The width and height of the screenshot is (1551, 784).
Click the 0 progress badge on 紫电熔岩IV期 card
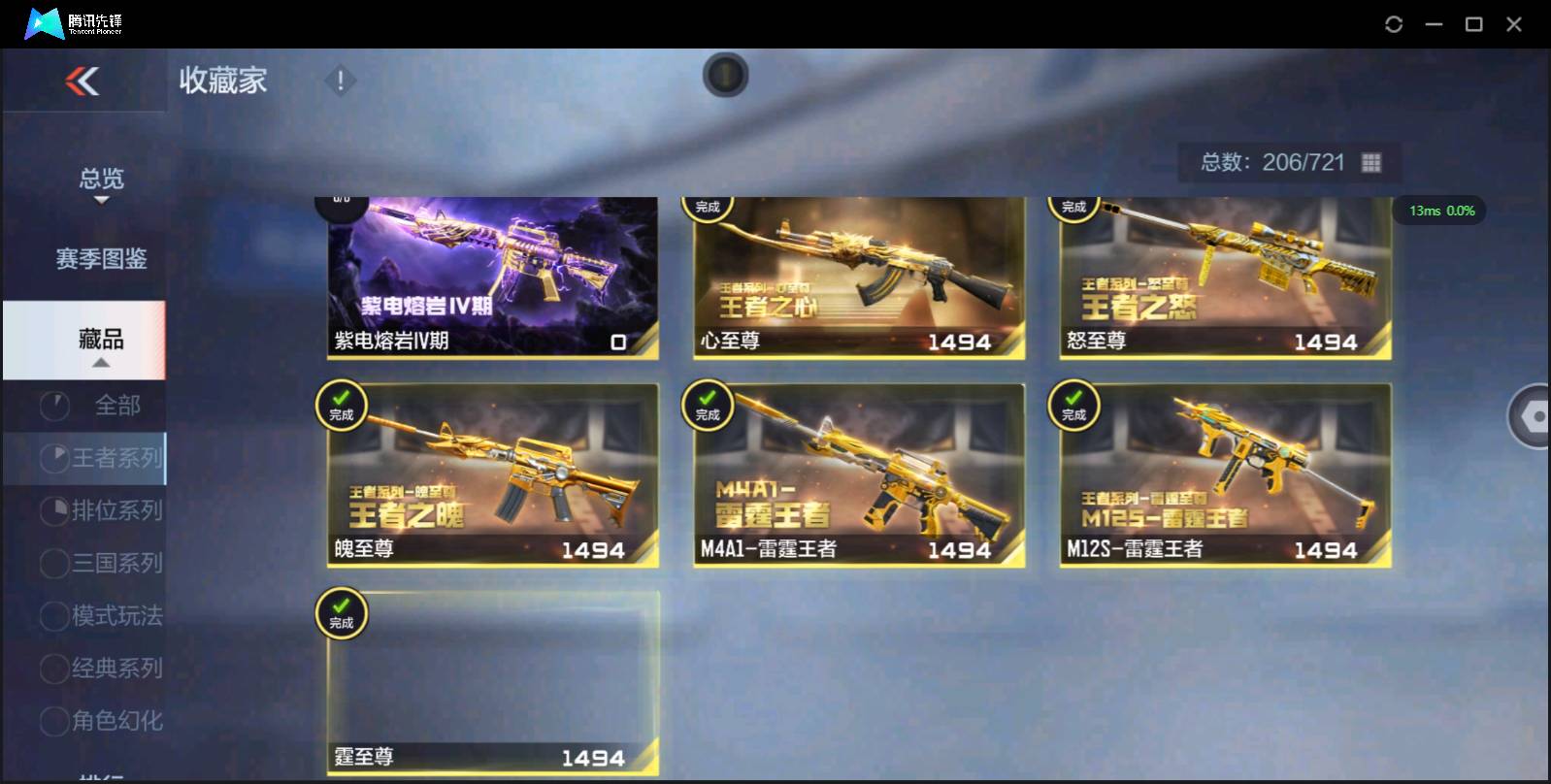(618, 342)
